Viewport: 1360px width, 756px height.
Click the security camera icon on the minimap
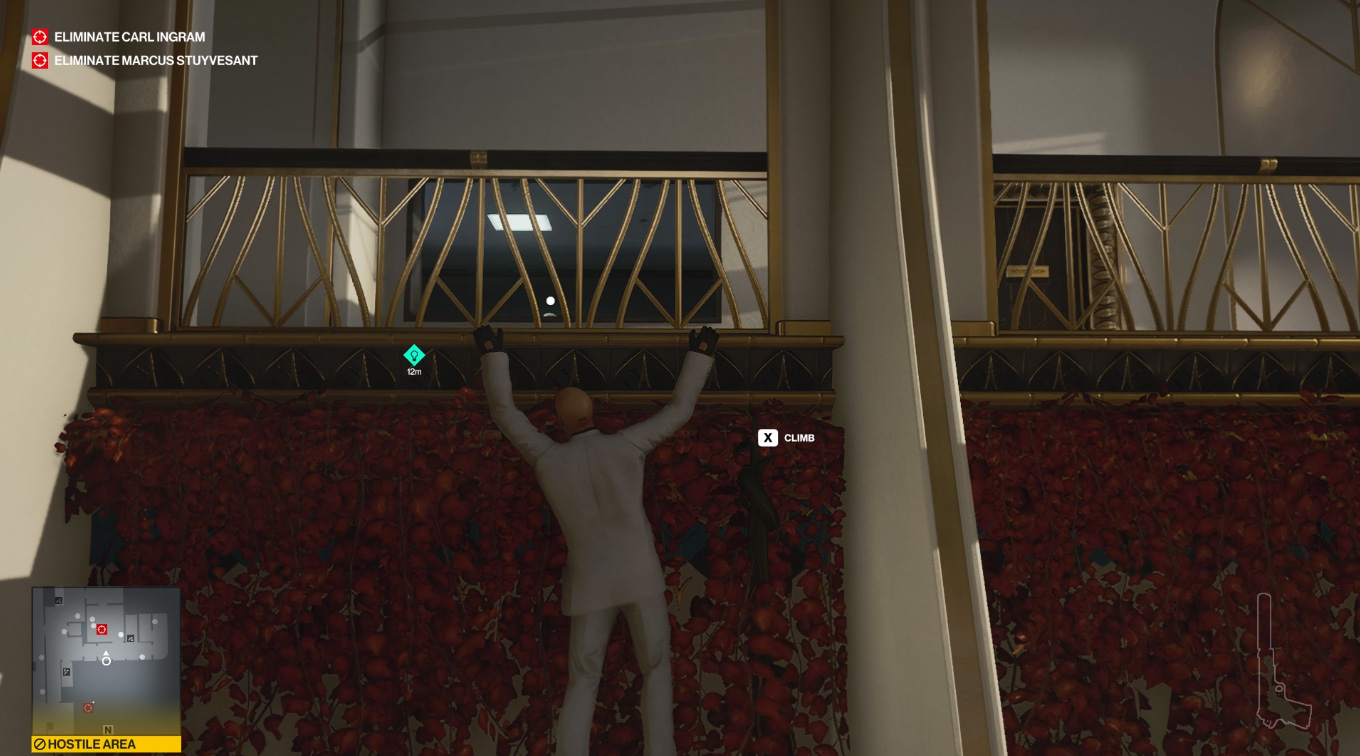coord(130,638)
